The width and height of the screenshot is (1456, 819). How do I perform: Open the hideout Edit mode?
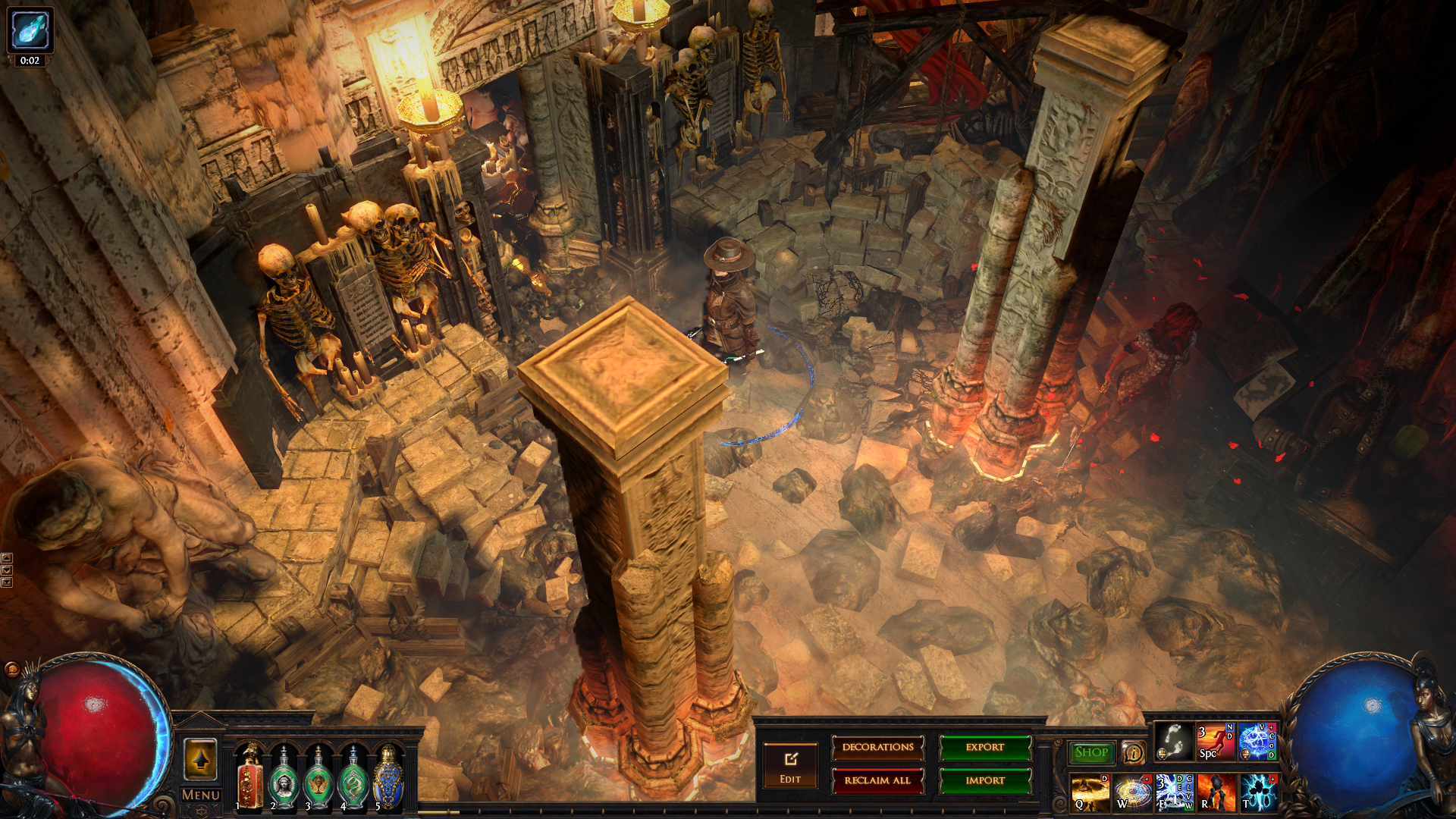tap(790, 766)
